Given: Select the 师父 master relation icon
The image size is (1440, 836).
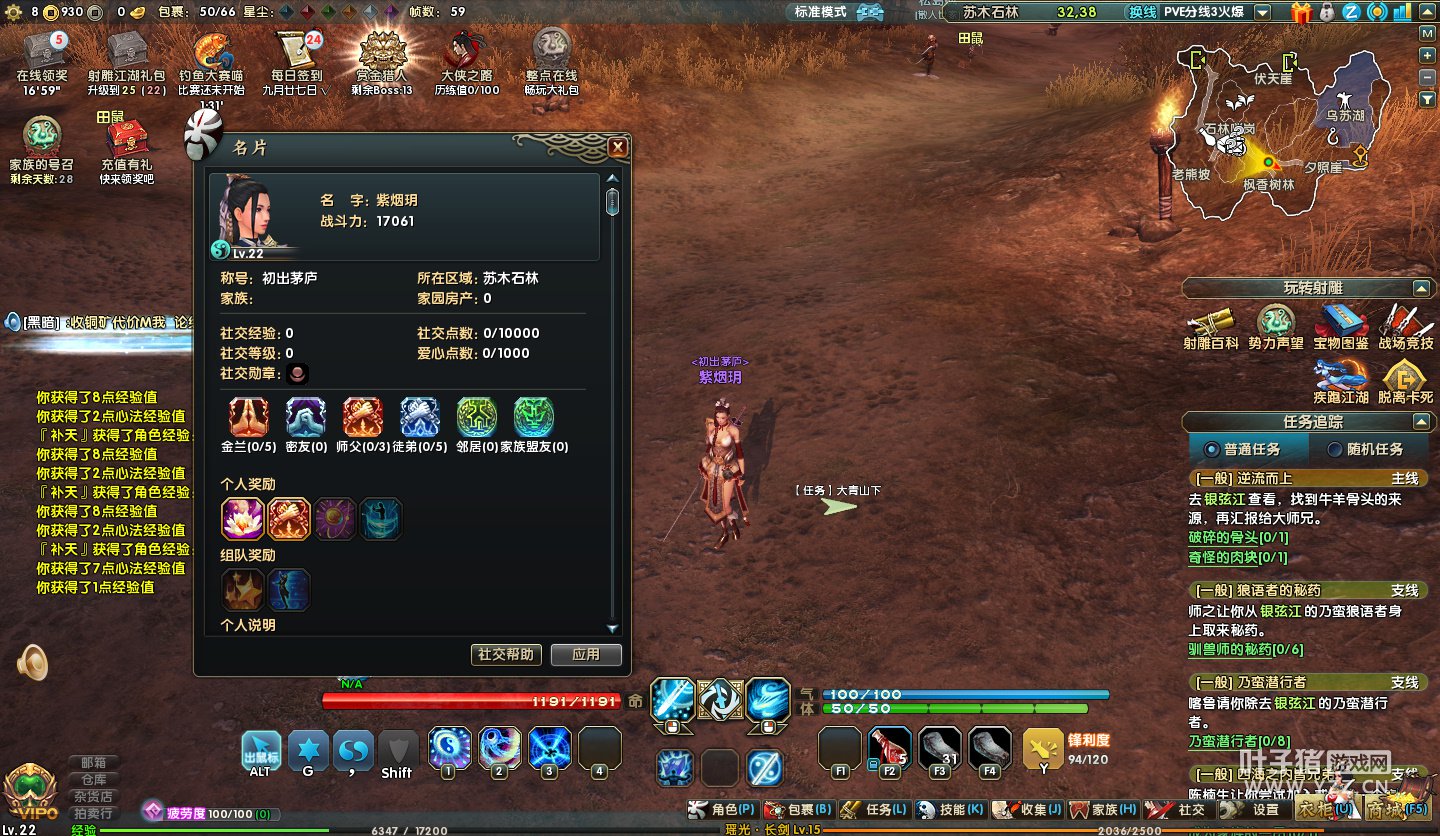Looking at the screenshot, I should (362, 418).
